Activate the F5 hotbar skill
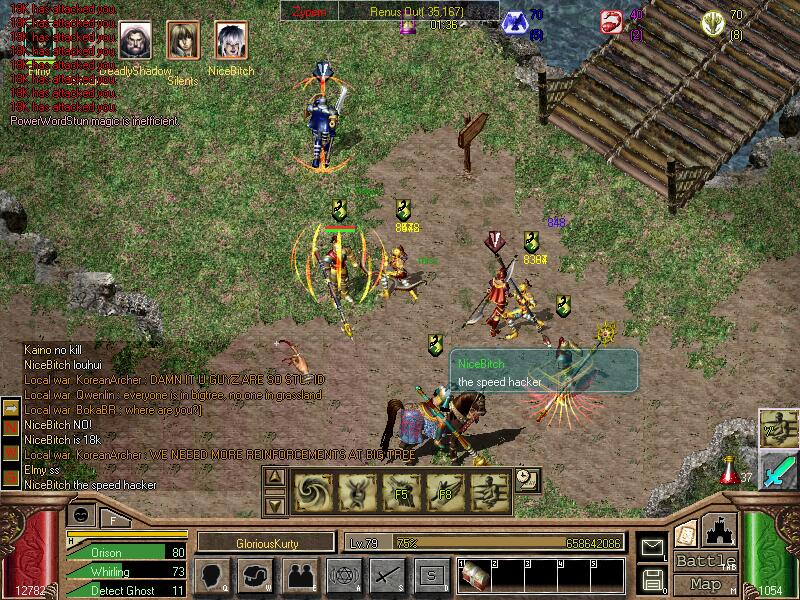The height and width of the screenshot is (600, 800). [x=401, y=492]
